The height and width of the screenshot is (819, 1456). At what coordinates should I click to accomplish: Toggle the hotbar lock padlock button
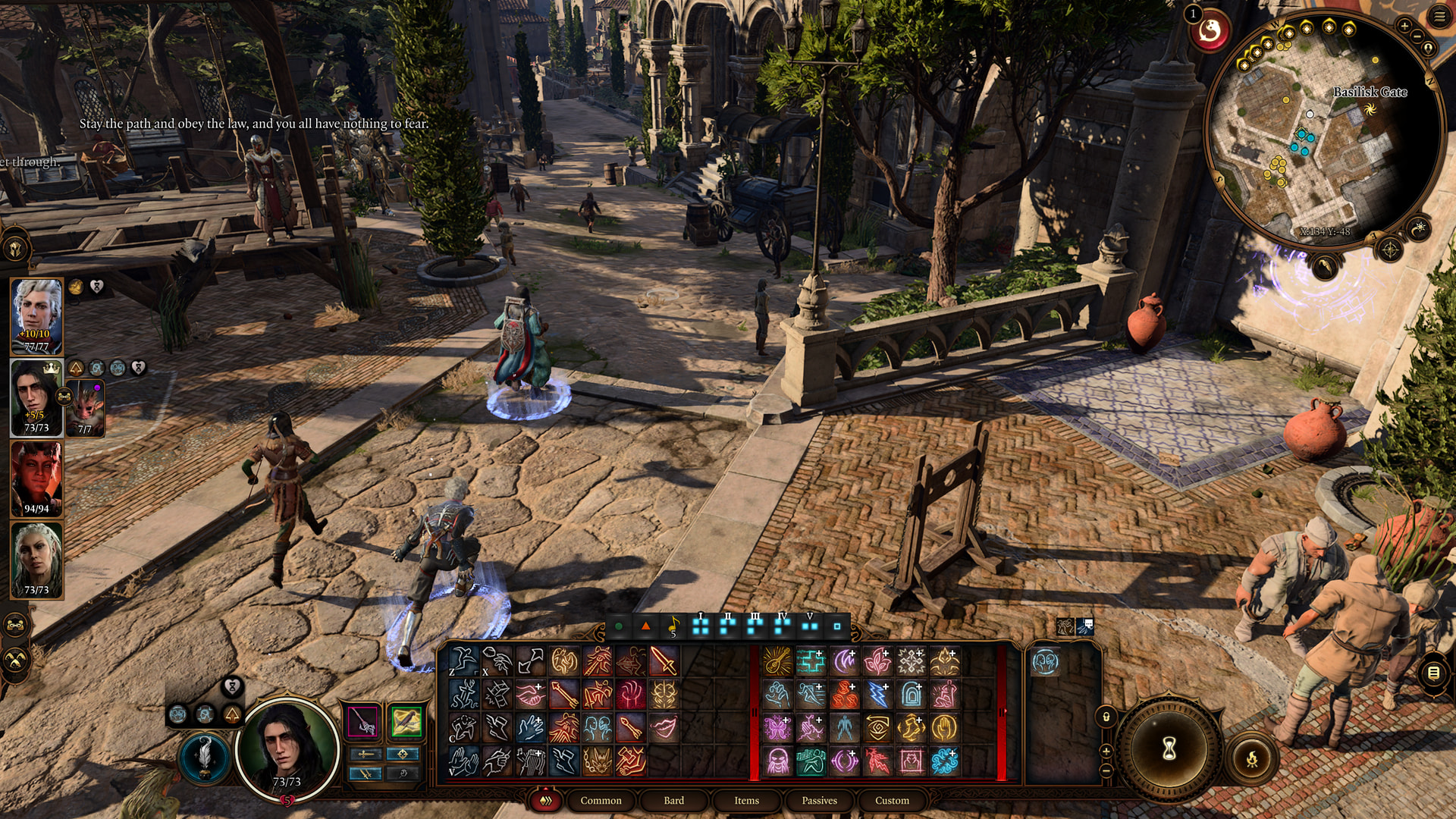1106,717
